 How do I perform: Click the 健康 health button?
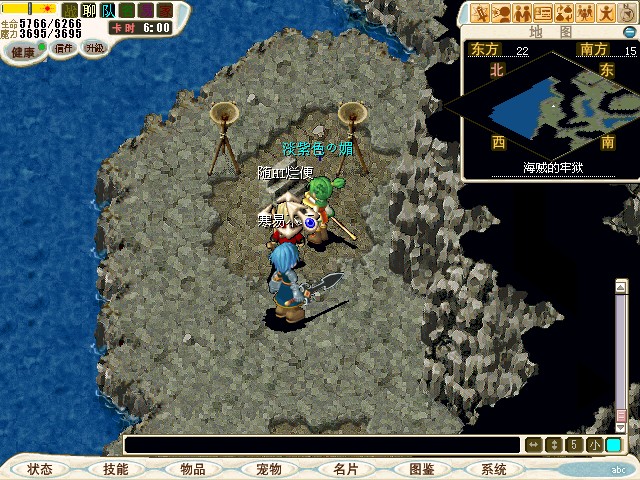[x=22, y=51]
